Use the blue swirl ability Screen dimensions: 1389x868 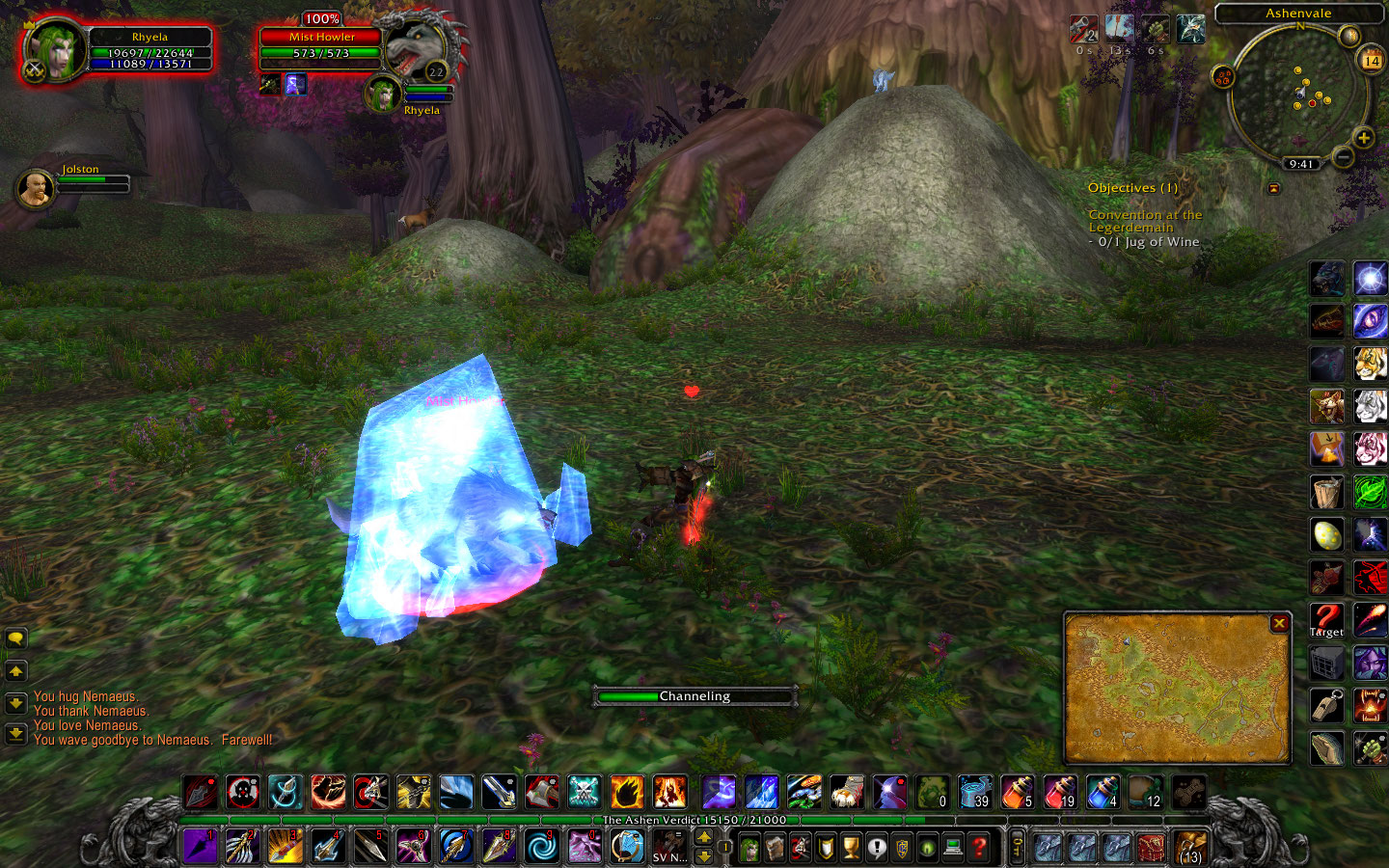tap(541, 847)
